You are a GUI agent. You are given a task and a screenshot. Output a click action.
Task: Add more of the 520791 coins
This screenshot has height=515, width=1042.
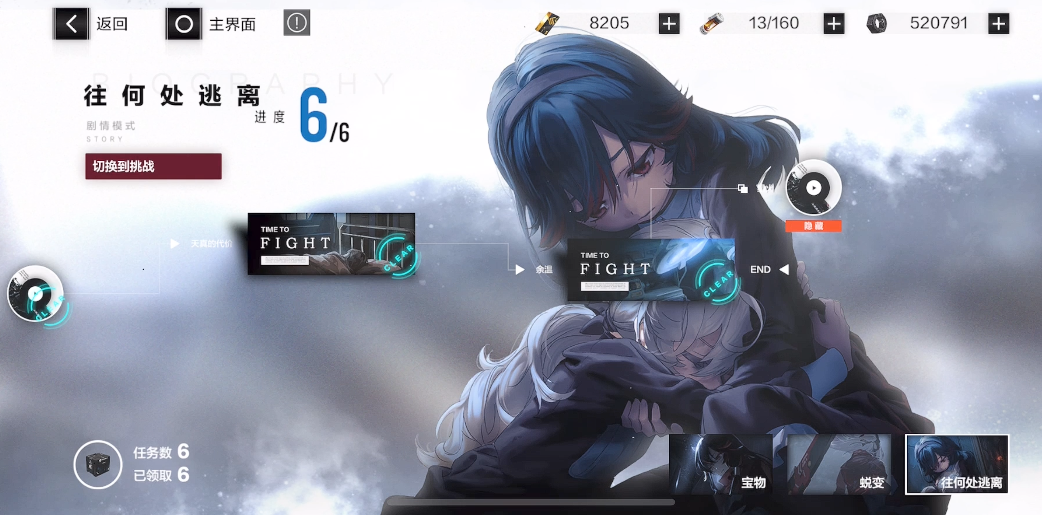click(x=998, y=23)
